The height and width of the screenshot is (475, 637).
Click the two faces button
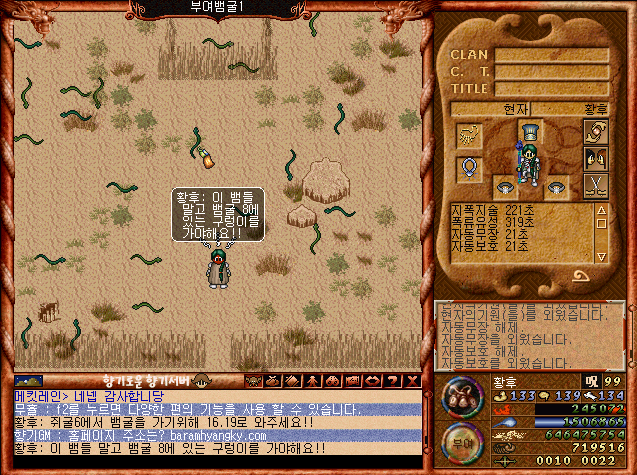point(596,158)
